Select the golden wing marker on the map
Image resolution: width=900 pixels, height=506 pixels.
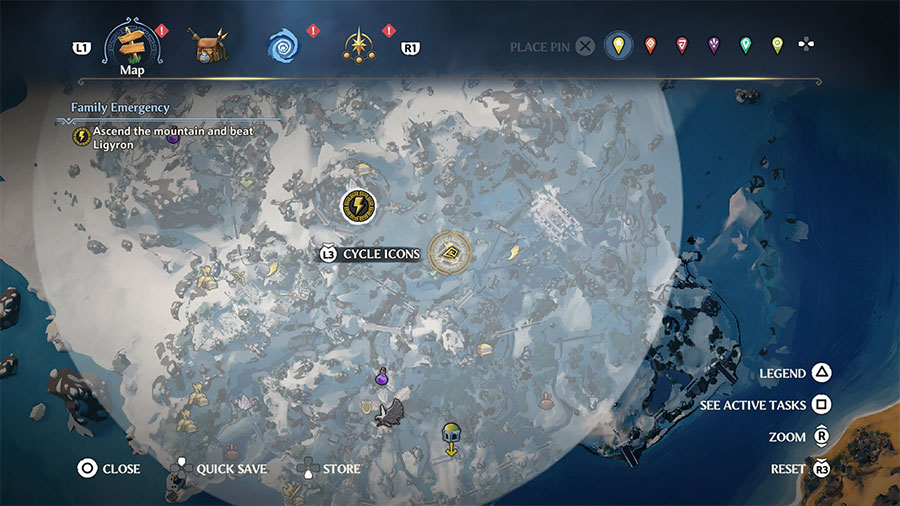[x=515, y=253]
